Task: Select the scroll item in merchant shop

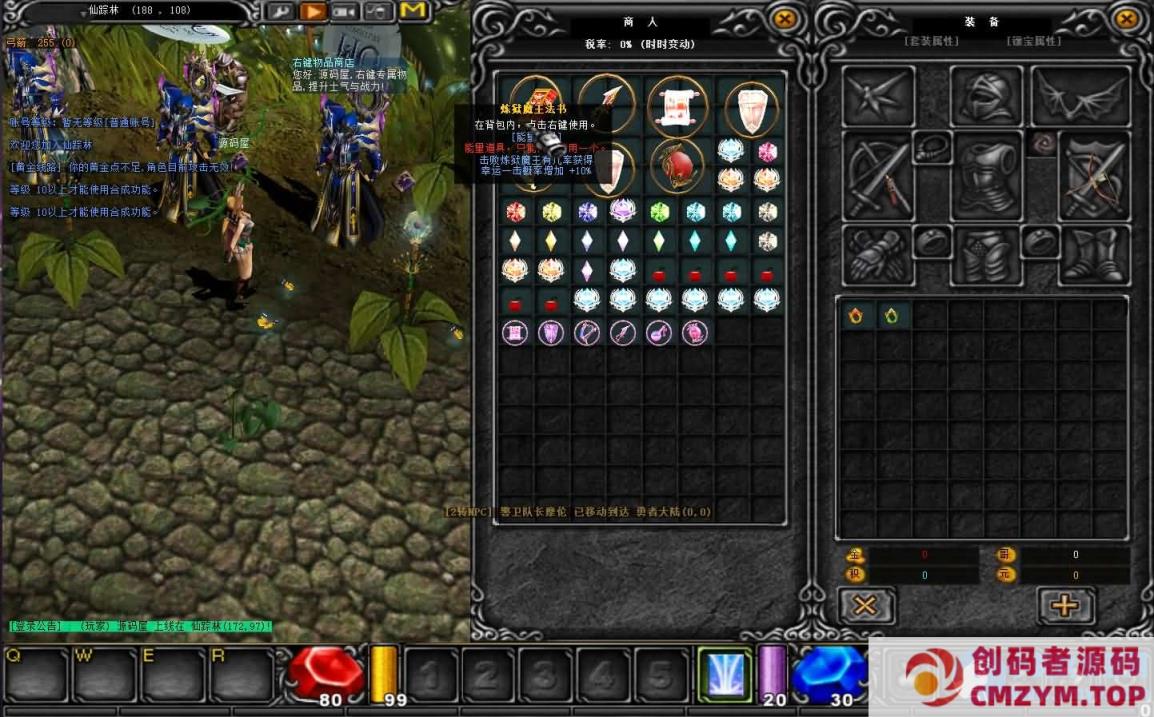Action: coord(677,106)
